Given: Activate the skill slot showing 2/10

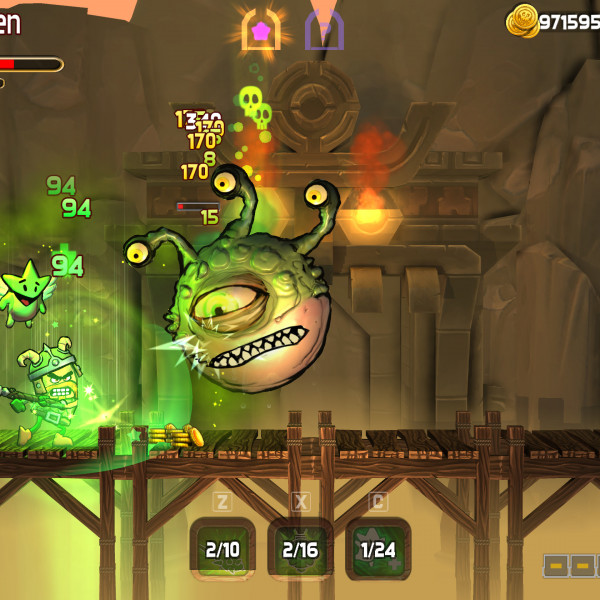Looking at the screenshot, I should [222, 549].
